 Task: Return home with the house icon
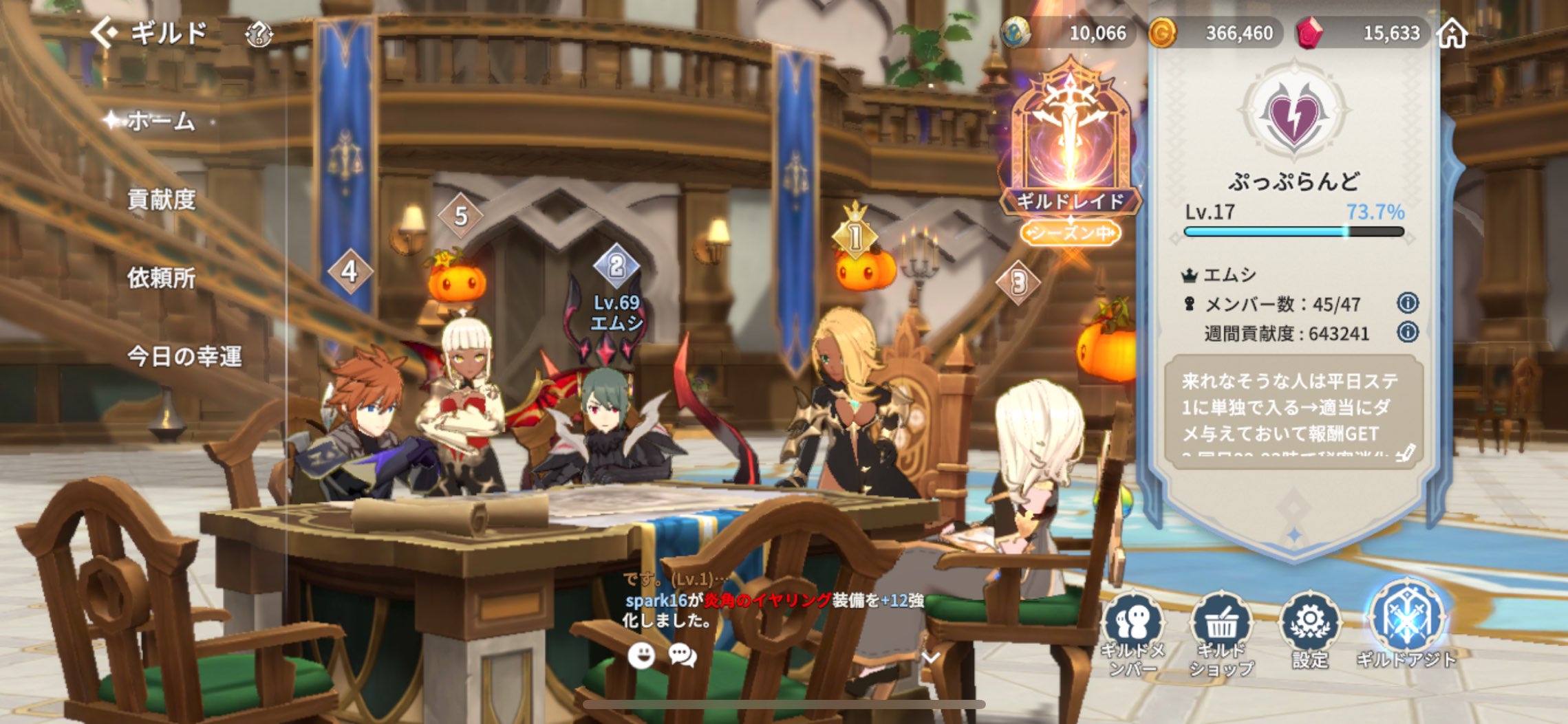click(1452, 33)
